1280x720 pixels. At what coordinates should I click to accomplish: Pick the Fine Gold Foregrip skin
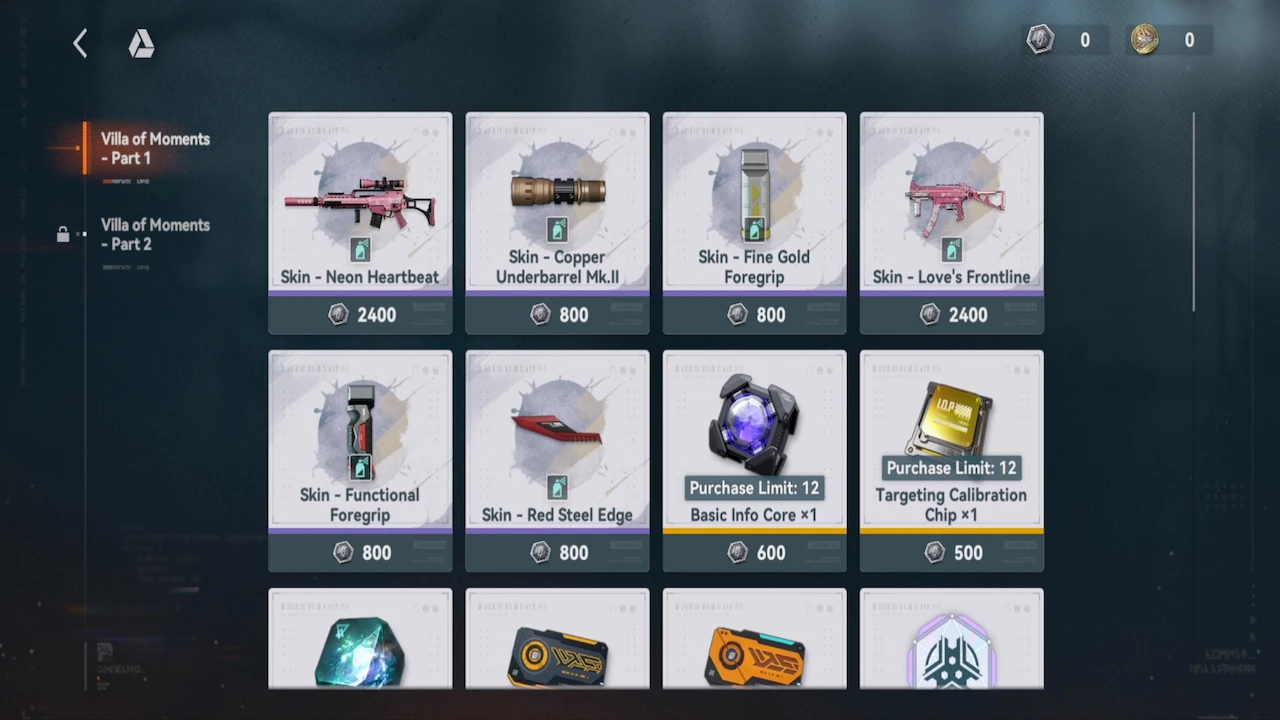[x=754, y=222]
